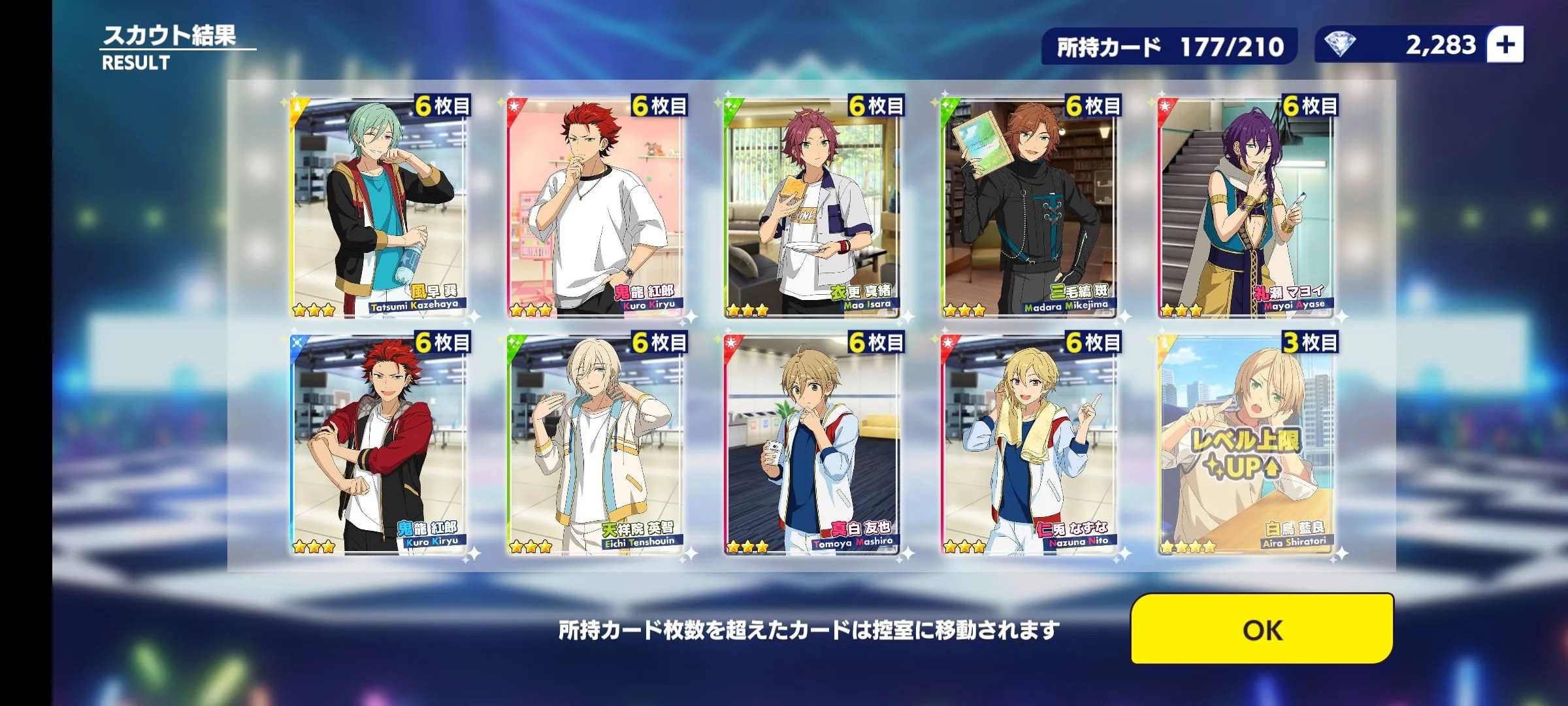Select the Eichi Tenshouin card

click(x=595, y=445)
